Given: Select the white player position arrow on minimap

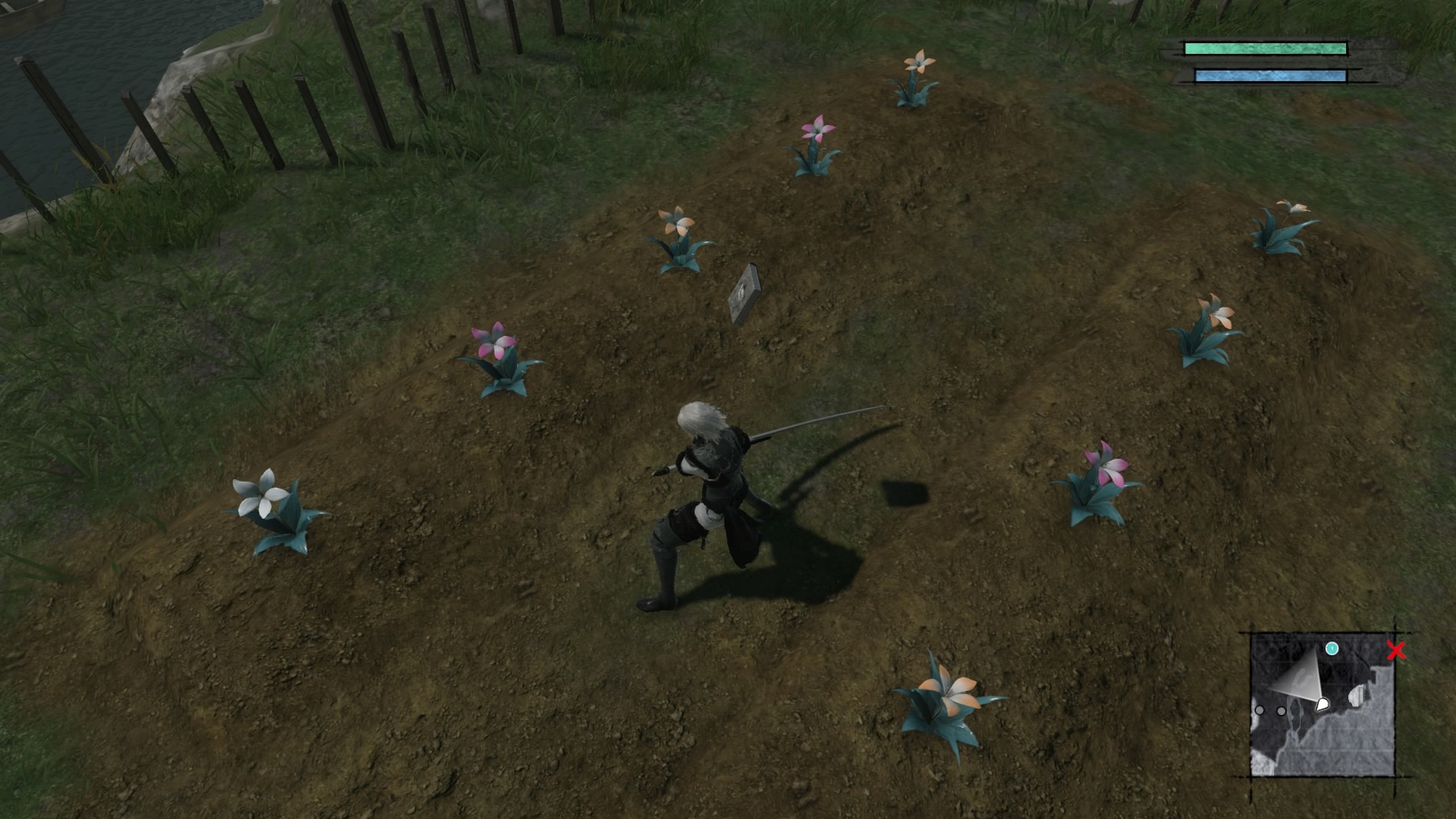Looking at the screenshot, I should 1322,703.
